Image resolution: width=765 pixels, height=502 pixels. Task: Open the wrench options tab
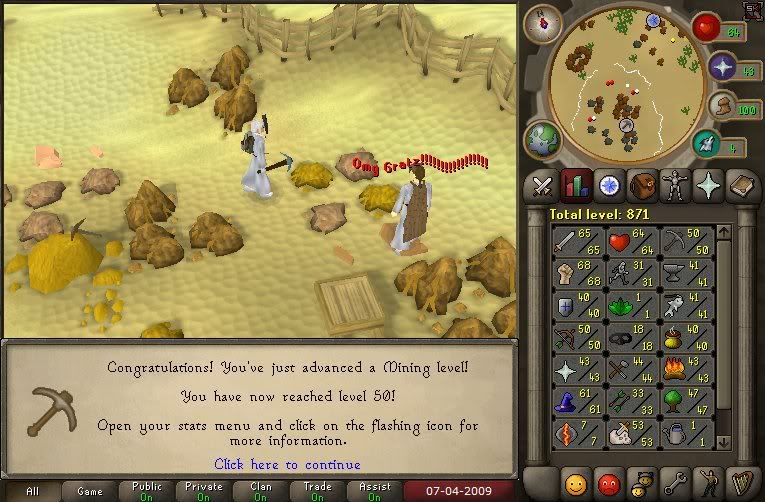(674, 480)
